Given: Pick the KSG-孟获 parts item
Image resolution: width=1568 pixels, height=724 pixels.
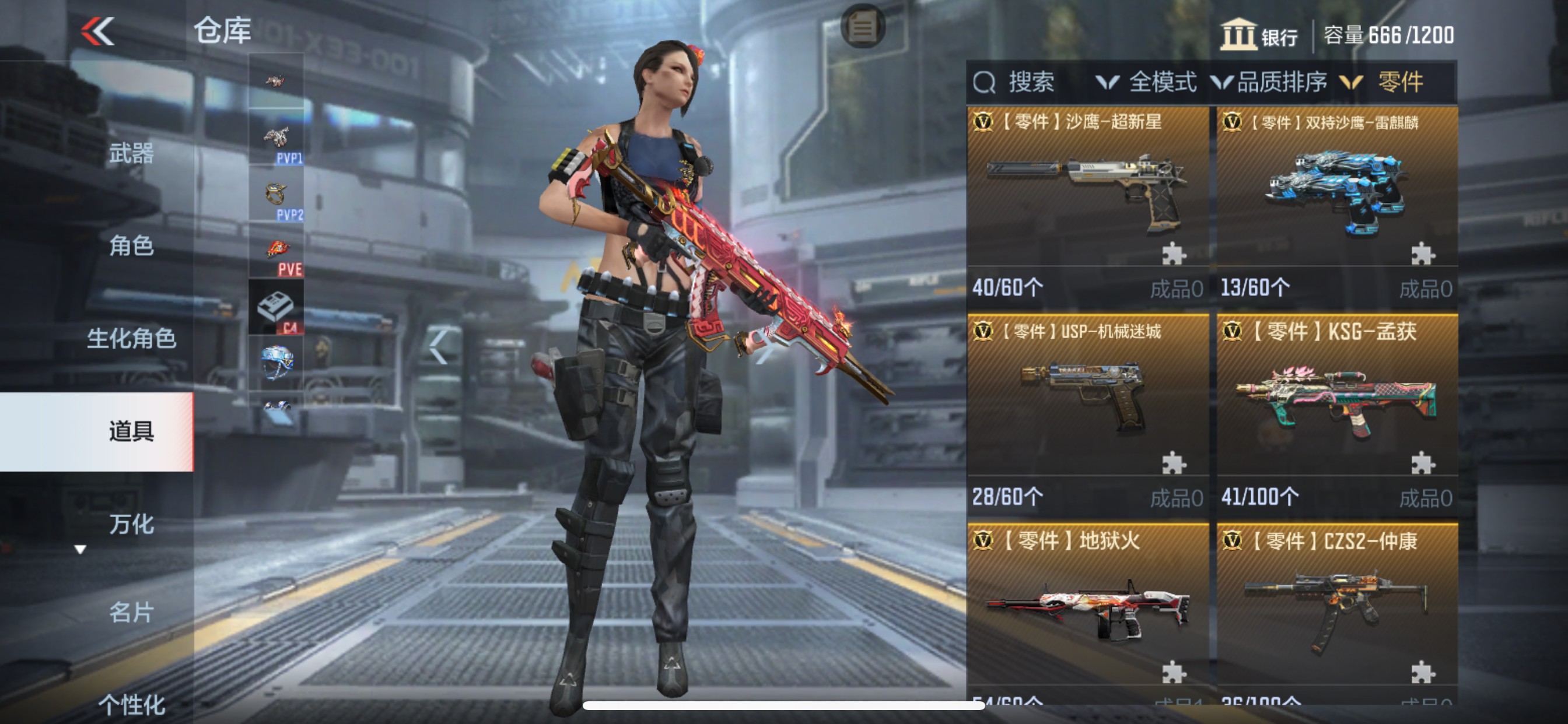Looking at the screenshot, I should coord(1336,405).
